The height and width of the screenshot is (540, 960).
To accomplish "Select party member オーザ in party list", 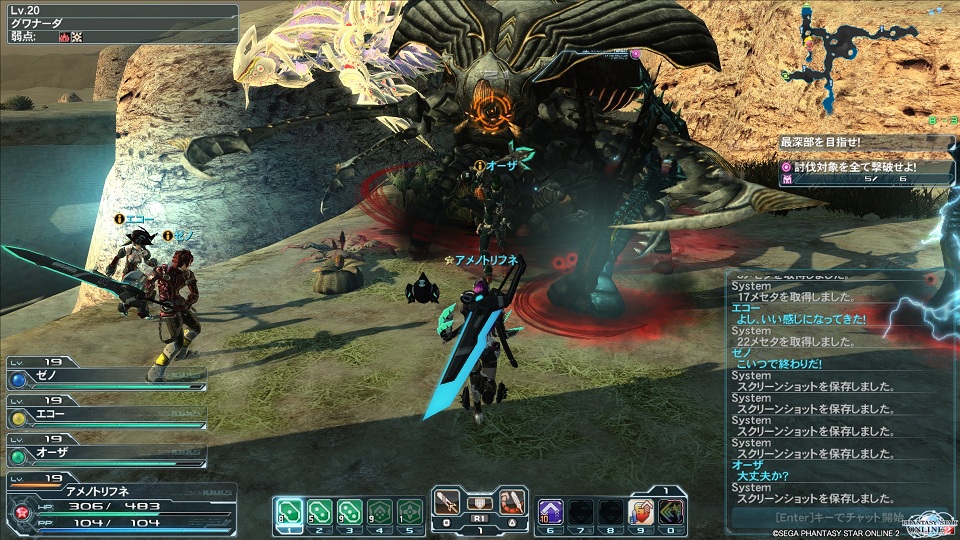I will tap(105, 452).
